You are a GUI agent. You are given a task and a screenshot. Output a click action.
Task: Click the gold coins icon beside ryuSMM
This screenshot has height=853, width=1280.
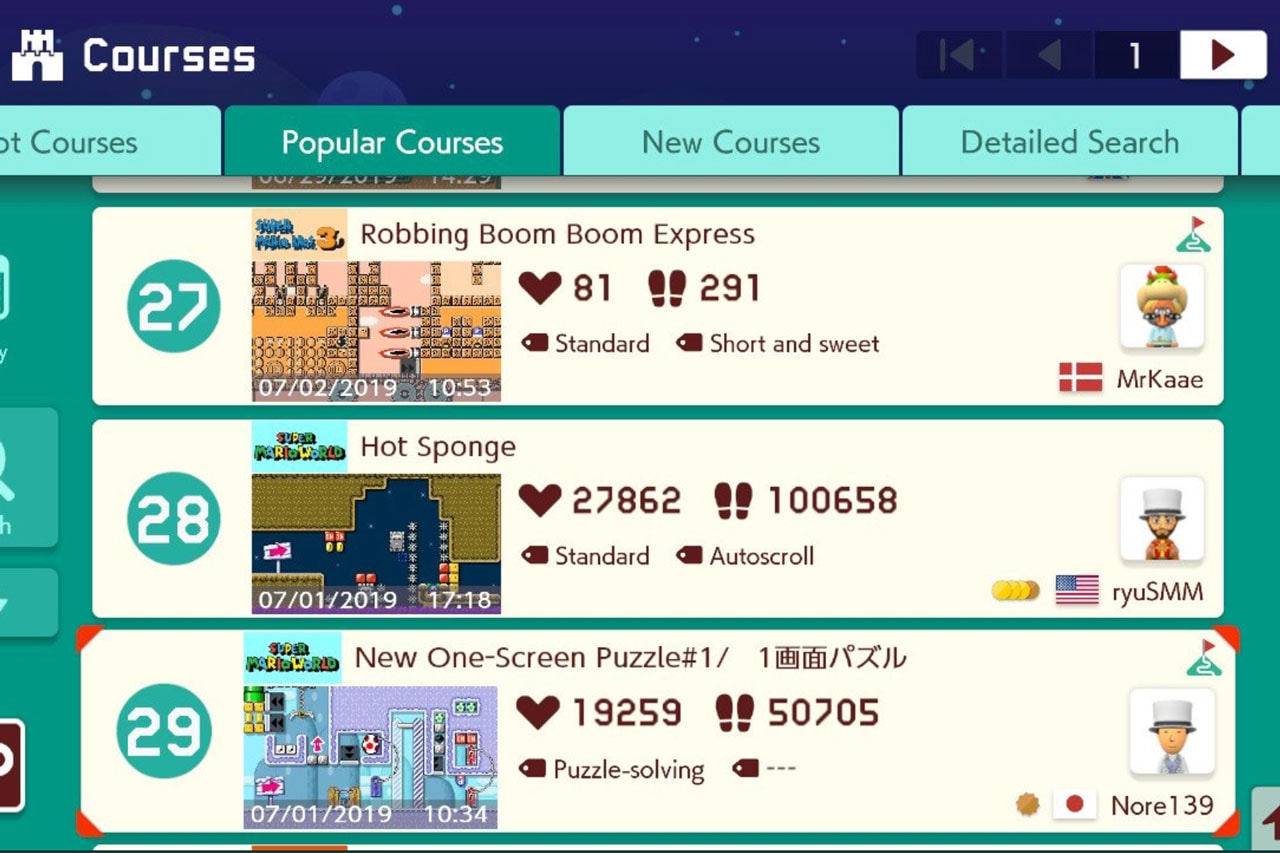click(1014, 590)
